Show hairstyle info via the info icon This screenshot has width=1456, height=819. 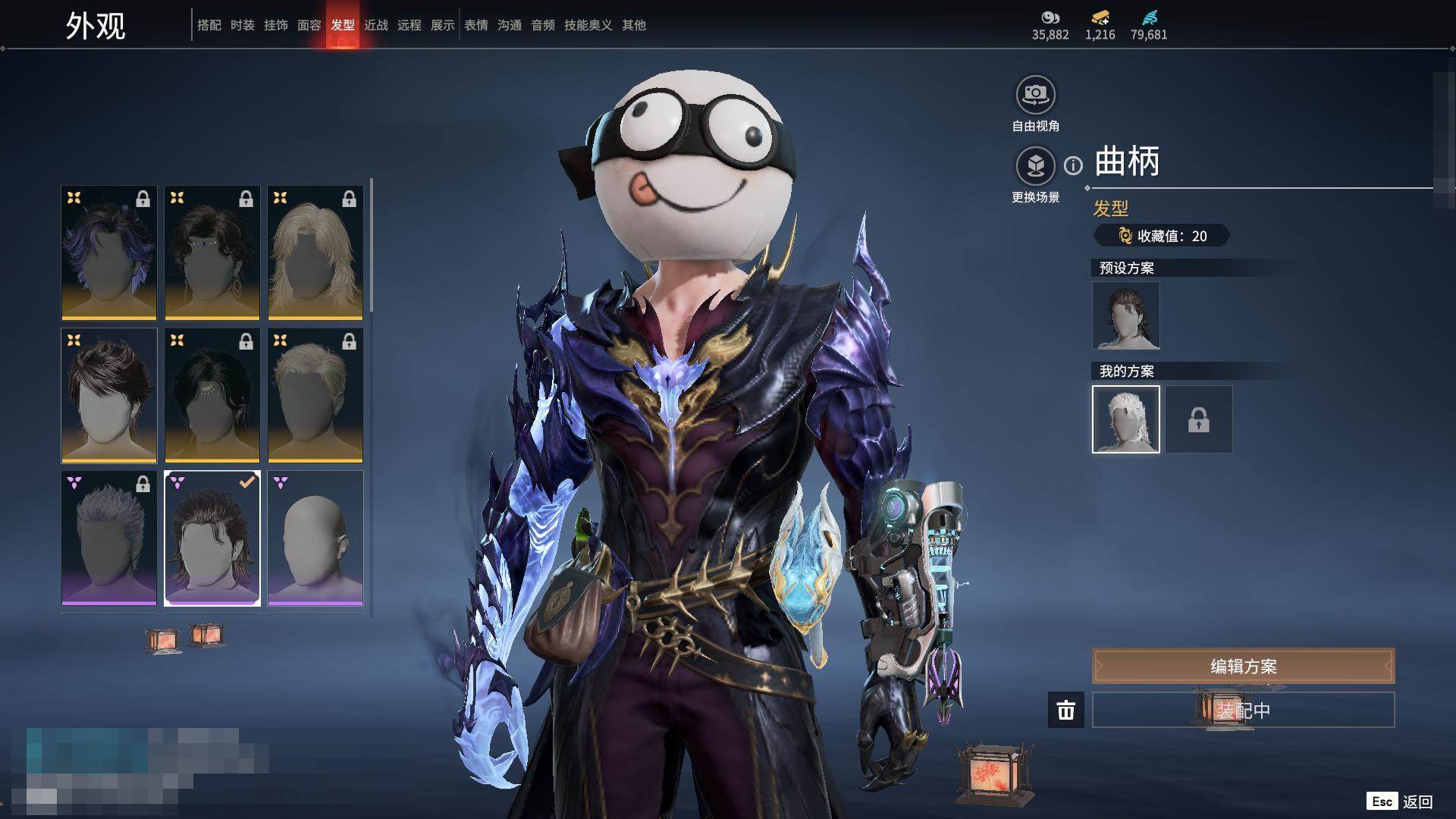tap(1073, 165)
